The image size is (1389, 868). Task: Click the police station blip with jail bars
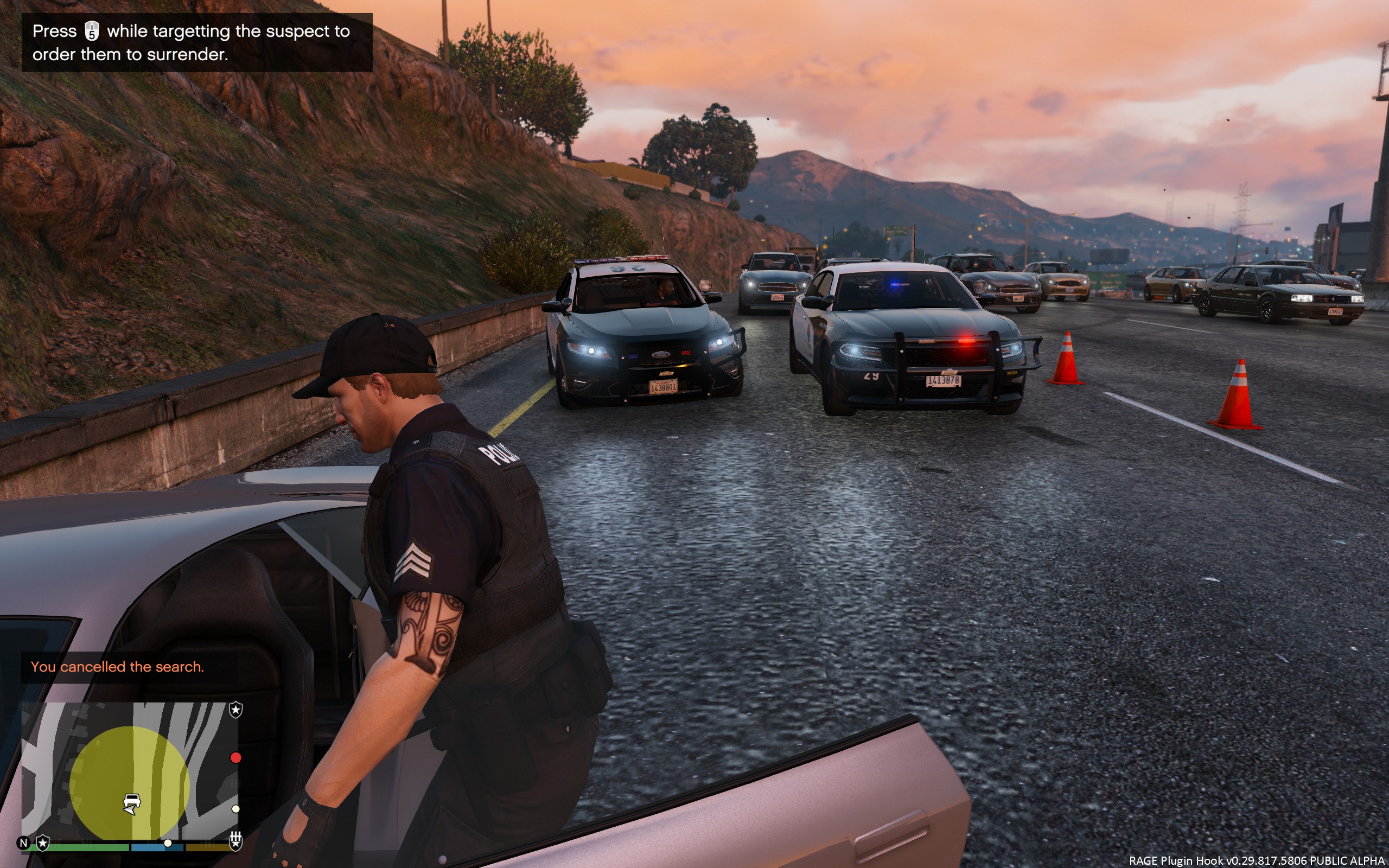coord(235,841)
